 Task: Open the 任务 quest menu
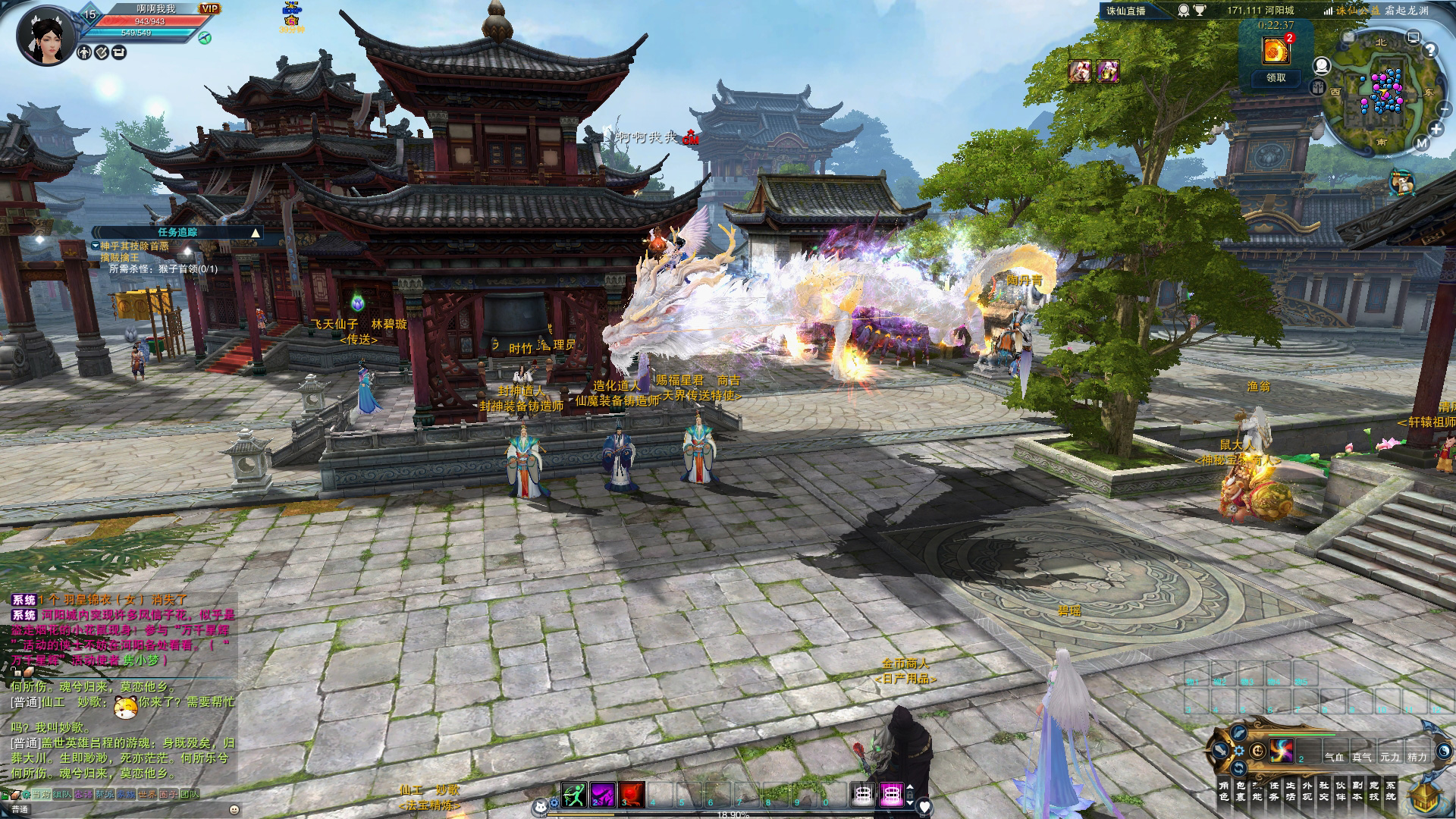[1274, 791]
